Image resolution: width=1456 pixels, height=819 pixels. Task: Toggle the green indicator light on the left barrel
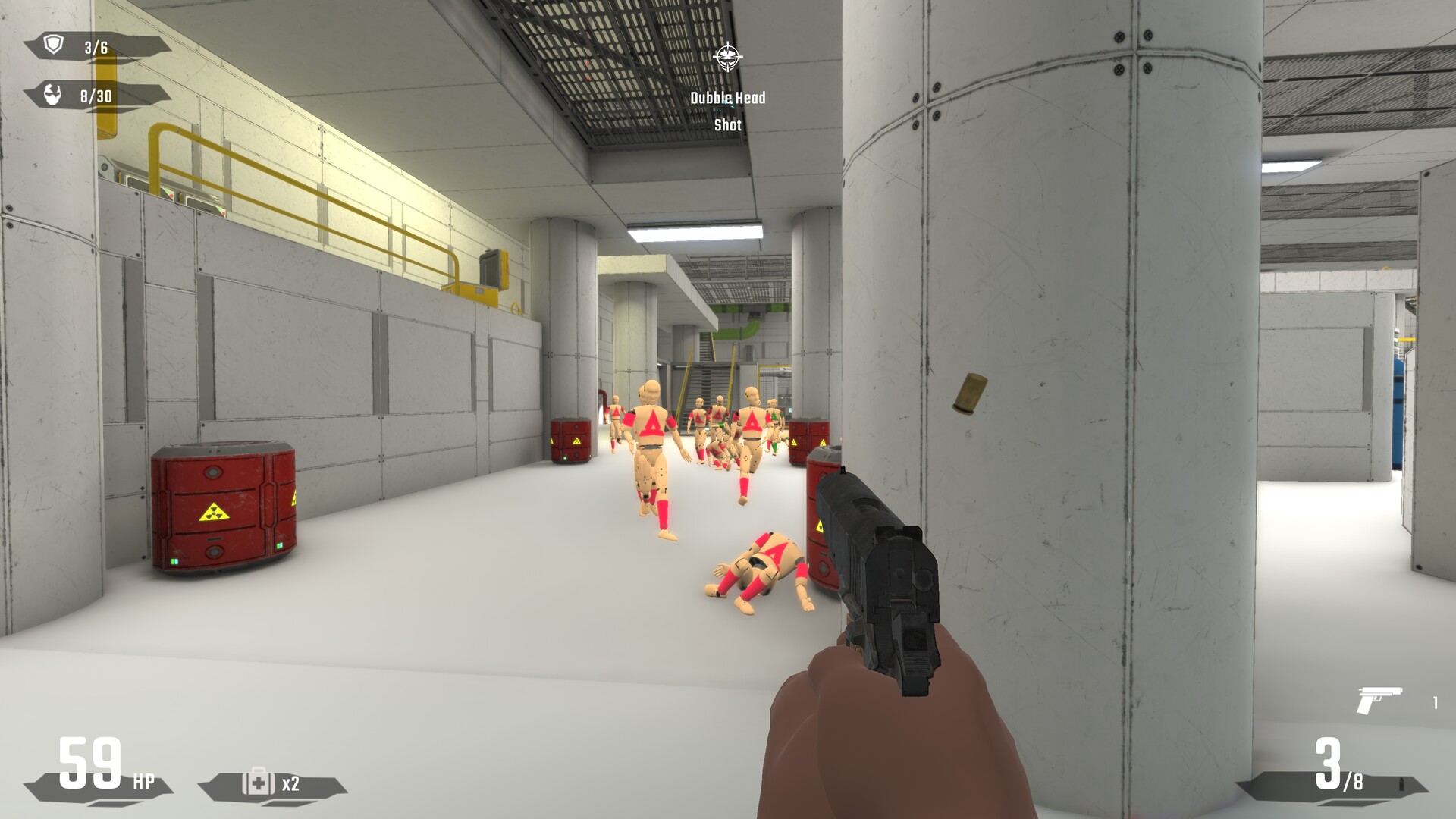(x=174, y=562)
